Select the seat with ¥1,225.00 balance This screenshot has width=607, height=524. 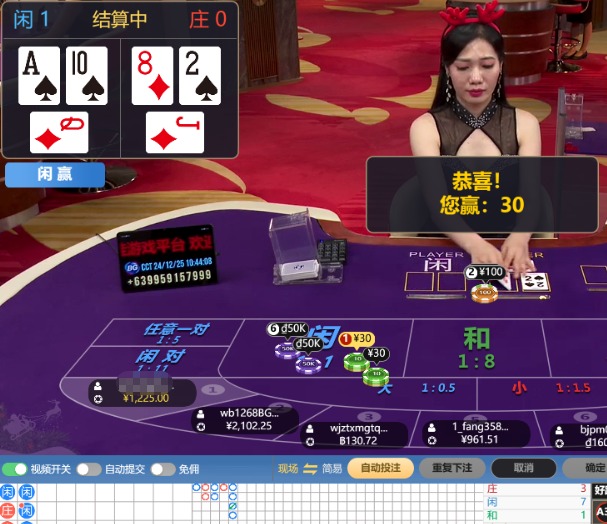click(140, 391)
